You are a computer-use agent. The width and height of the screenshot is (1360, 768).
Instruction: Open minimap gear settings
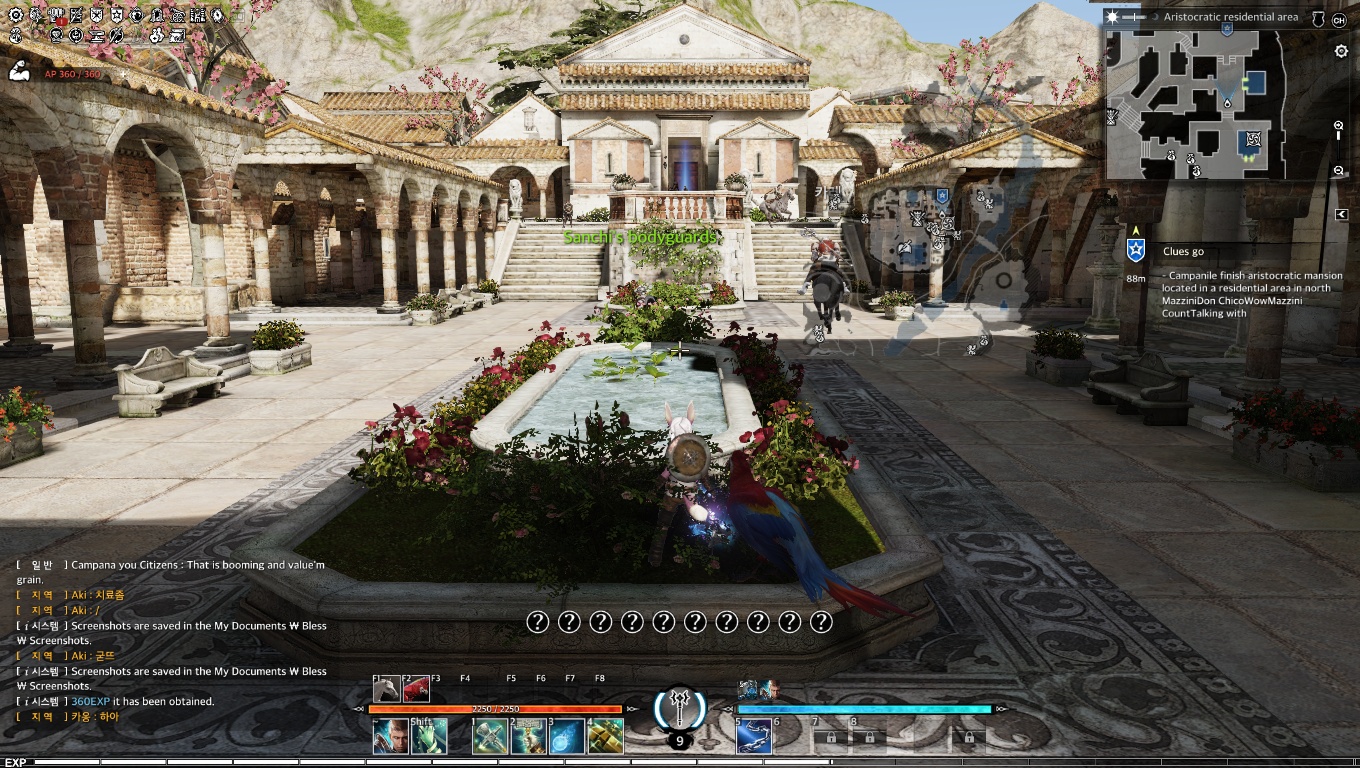point(1341,52)
